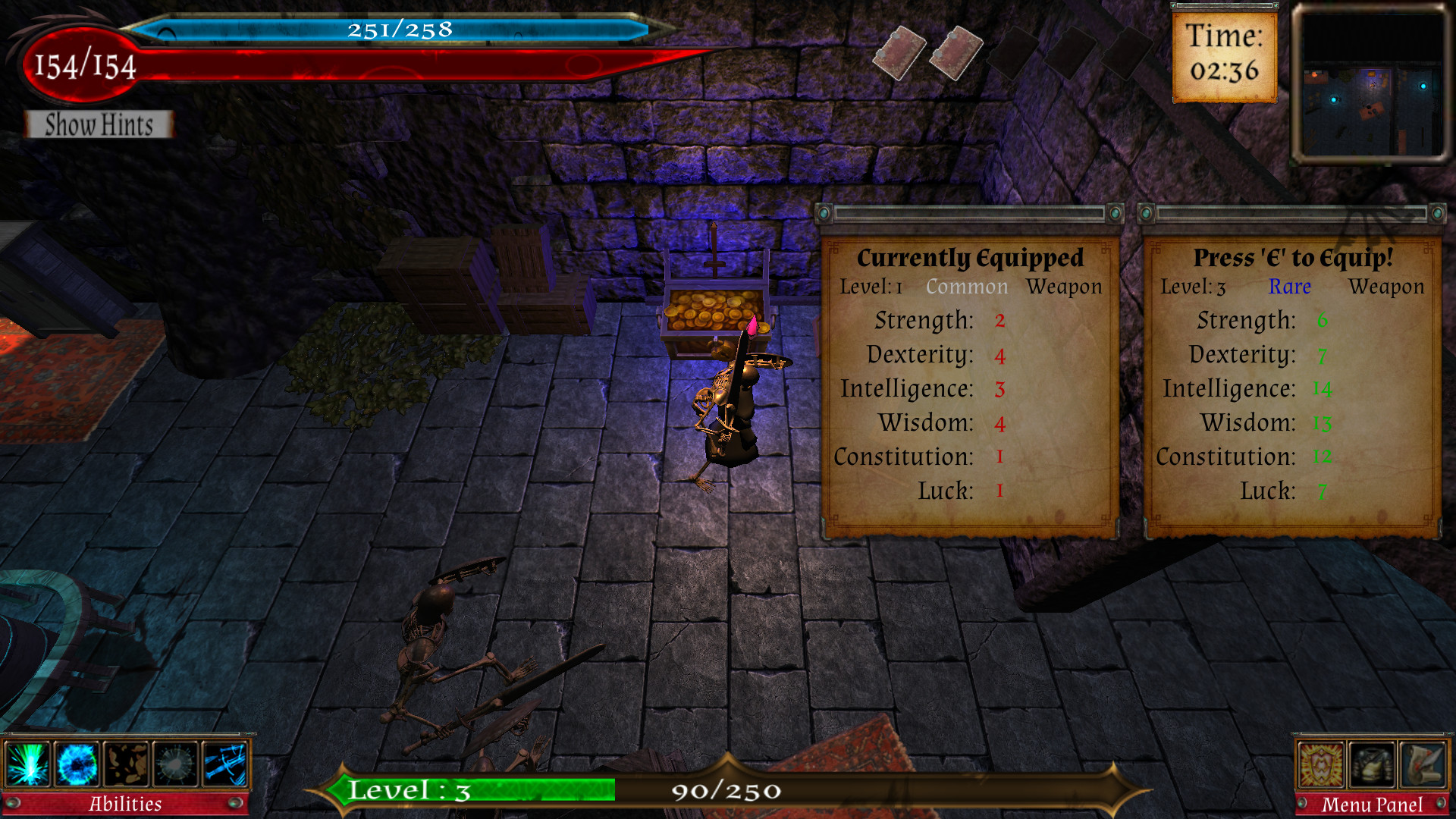Click the green pin on the Menu Panel banner
This screenshot has height=819, width=1456.
pyautogui.click(x=1302, y=804)
